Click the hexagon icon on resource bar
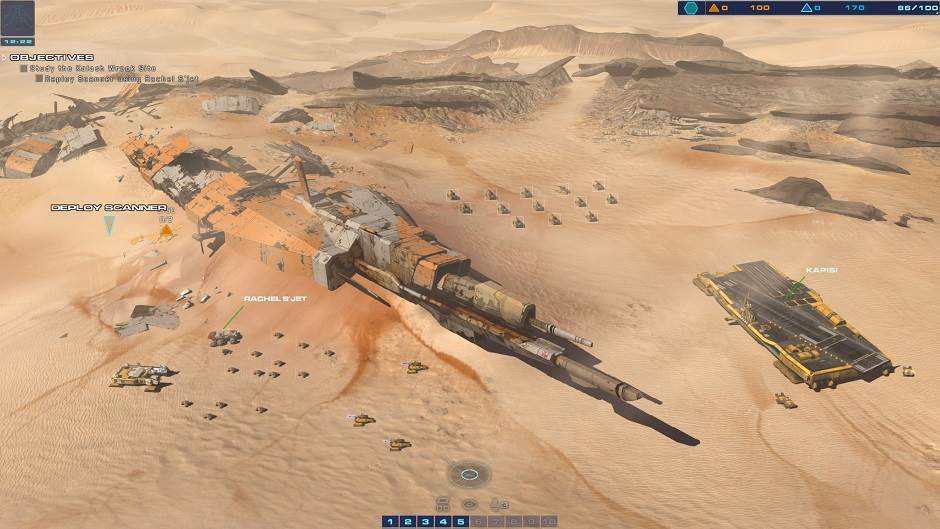 click(691, 8)
